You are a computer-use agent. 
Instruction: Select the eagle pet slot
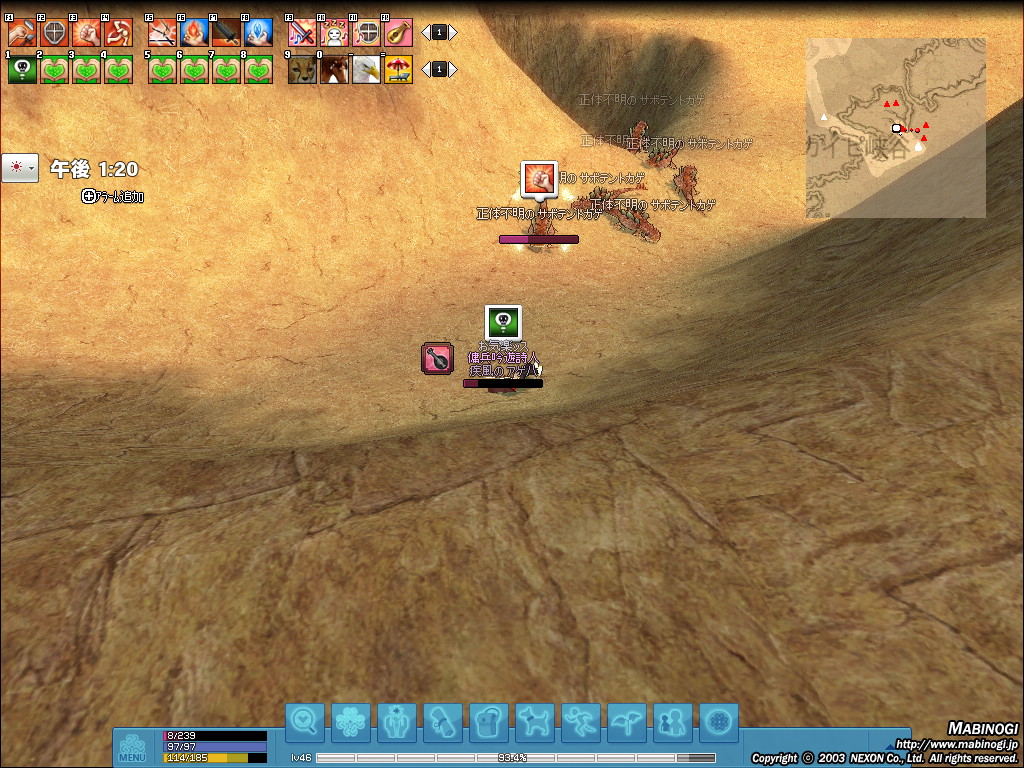click(366, 70)
